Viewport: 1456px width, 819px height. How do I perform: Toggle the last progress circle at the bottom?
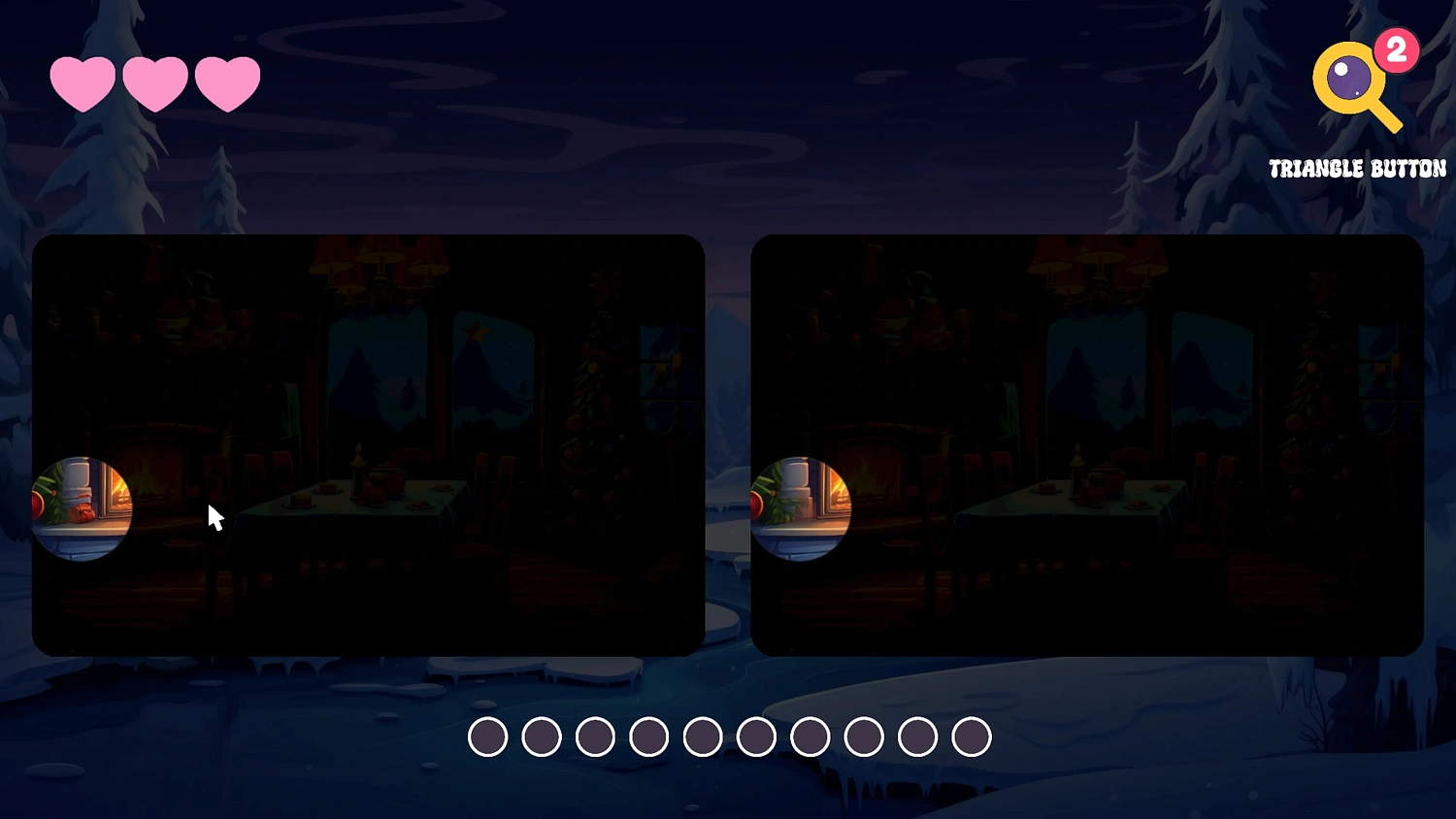(x=970, y=737)
